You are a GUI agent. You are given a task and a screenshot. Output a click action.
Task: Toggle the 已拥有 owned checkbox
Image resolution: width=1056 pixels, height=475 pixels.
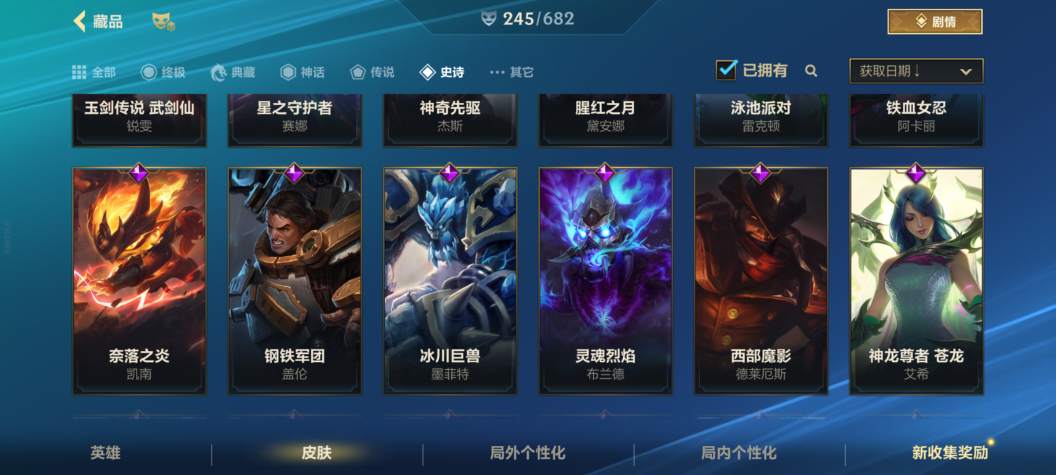click(x=727, y=70)
